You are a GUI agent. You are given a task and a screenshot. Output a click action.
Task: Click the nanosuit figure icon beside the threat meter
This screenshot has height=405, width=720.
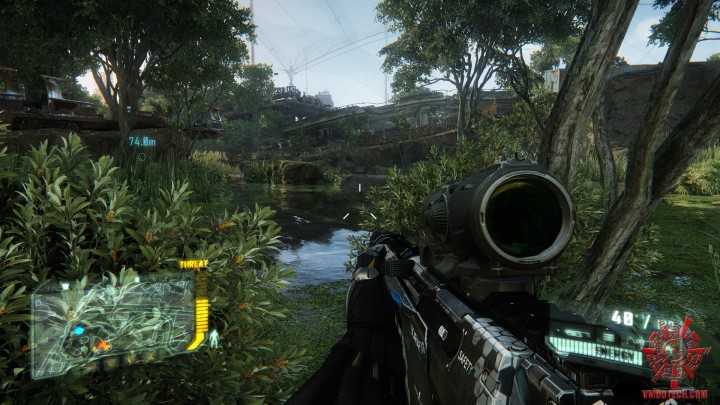point(214,340)
